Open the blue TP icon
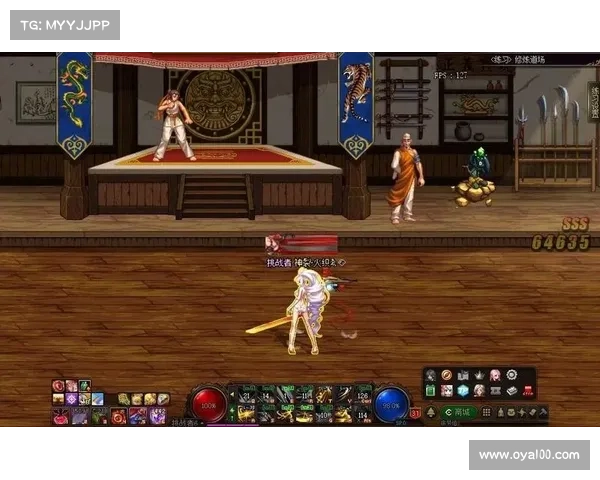Image resolution: width=600 pixels, height=480 pixels. [463, 391]
